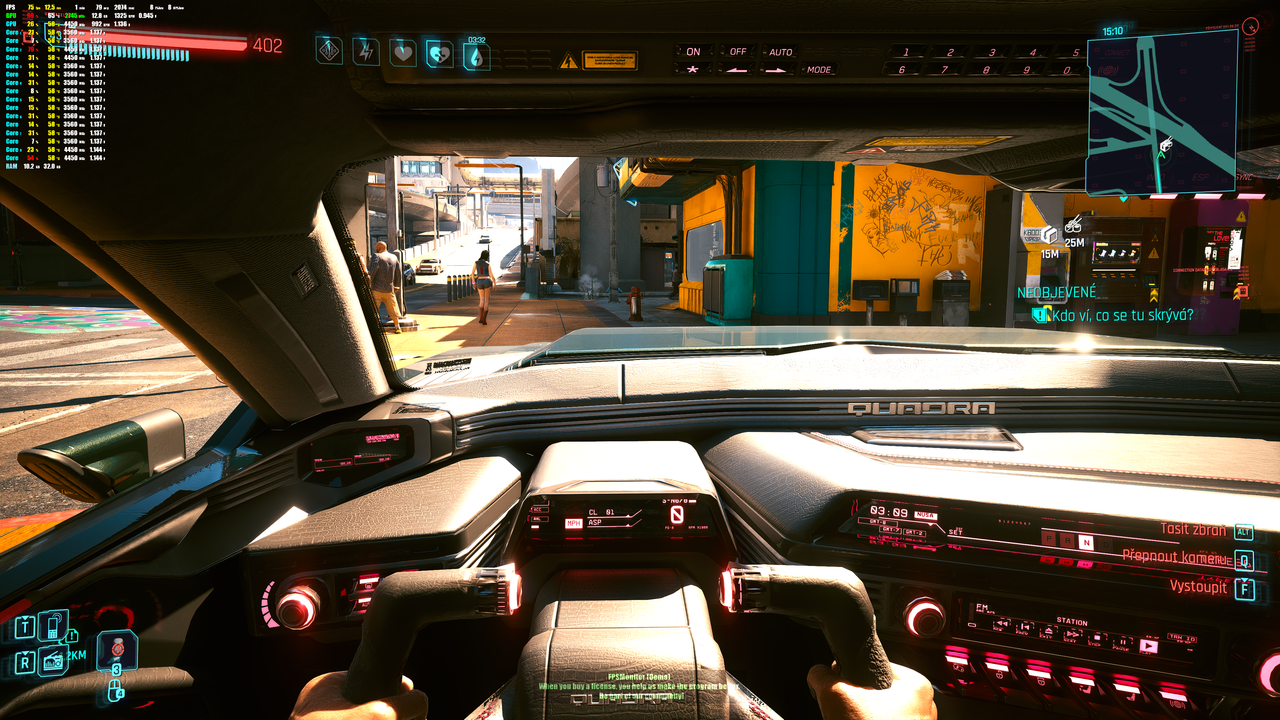The height and width of the screenshot is (720, 1280).
Task: Open the car radio icon
Action: [x=52, y=661]
